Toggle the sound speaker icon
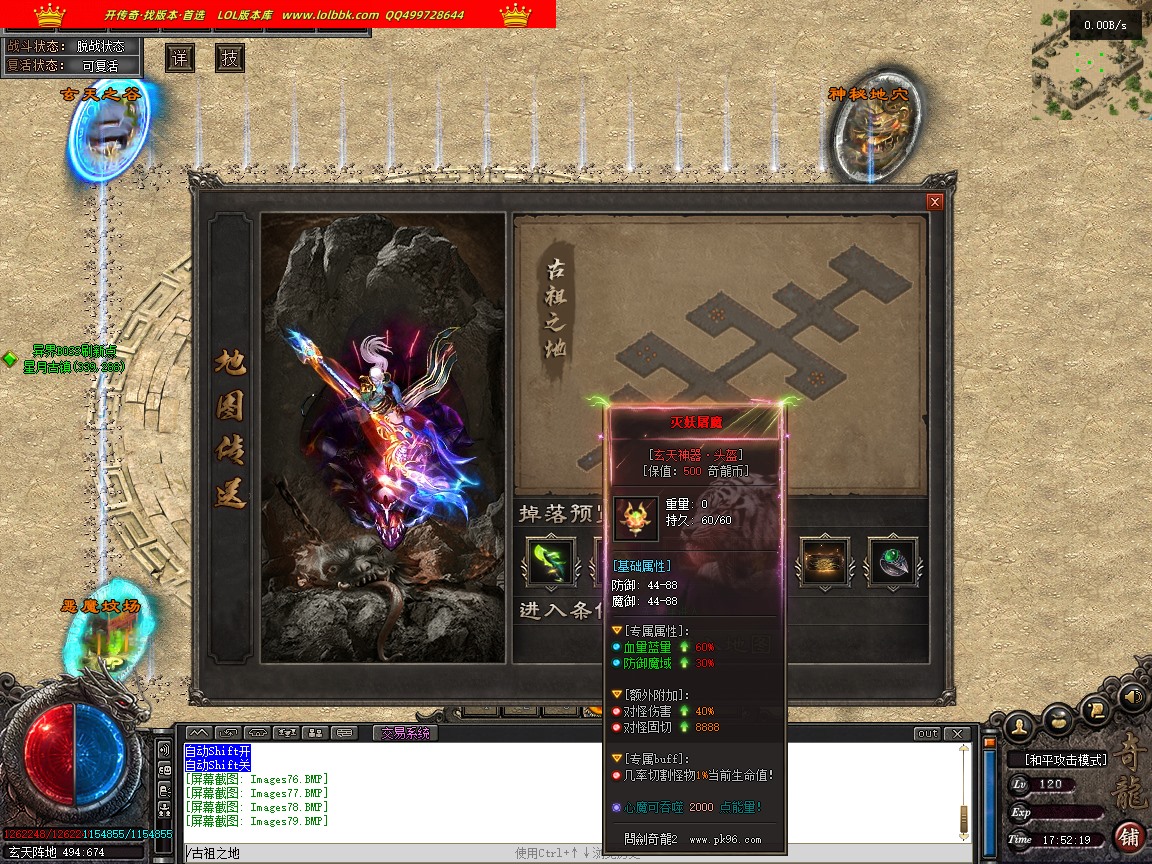The width and height of the screenshot is (1152, 864). tap(1132, 696)
